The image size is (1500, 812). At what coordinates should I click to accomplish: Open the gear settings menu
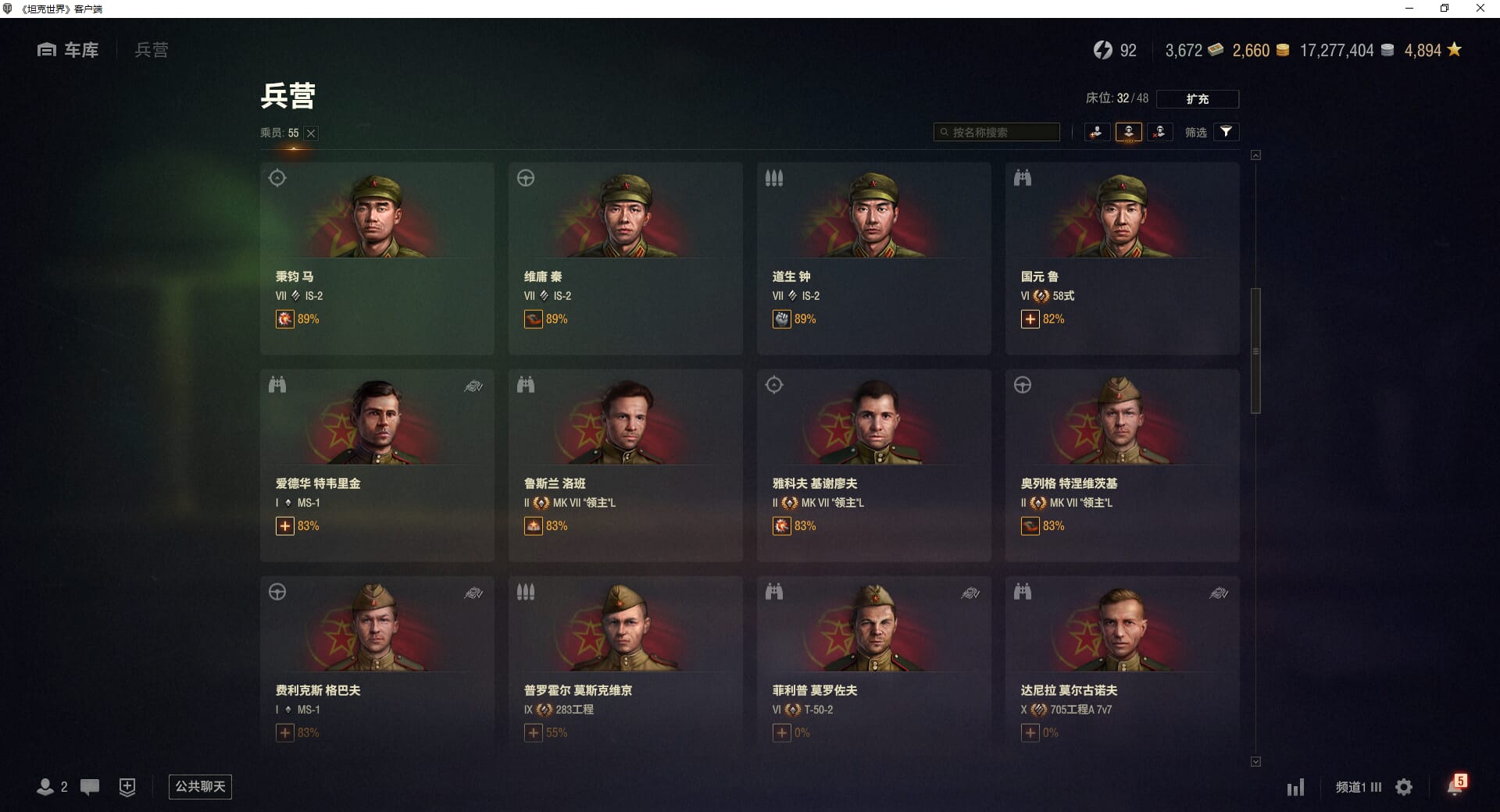coord(1404,787)
